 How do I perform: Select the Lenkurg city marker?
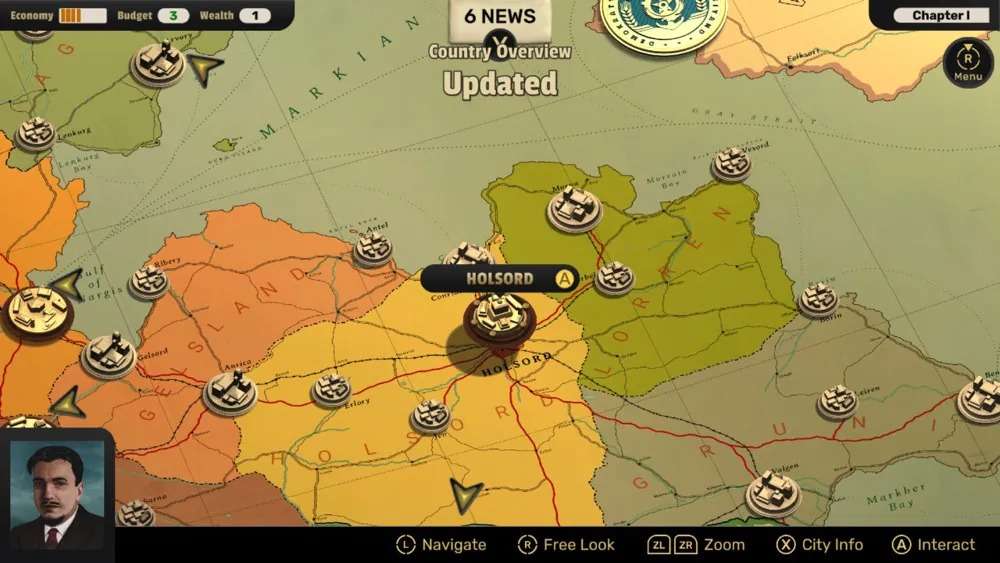(36, 133)
